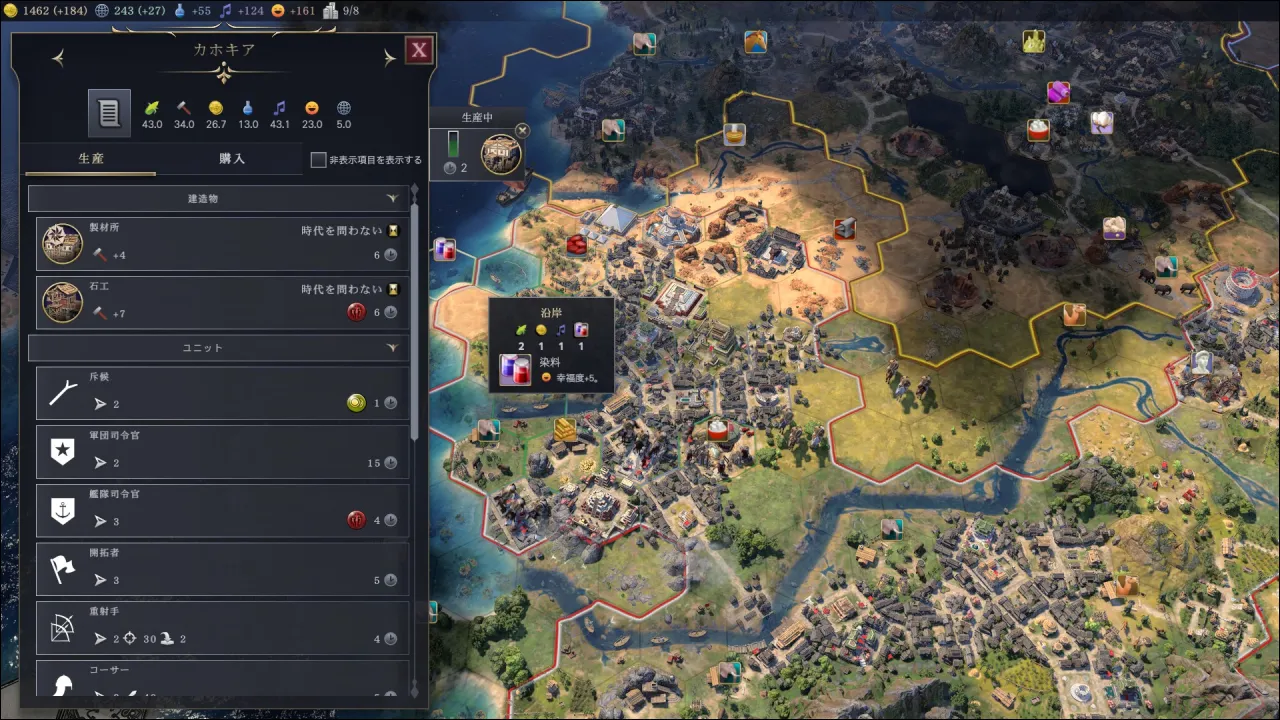Go to the next city arrow
Image resolution: width=1280 pixels, height=720 pixels.
390,59
